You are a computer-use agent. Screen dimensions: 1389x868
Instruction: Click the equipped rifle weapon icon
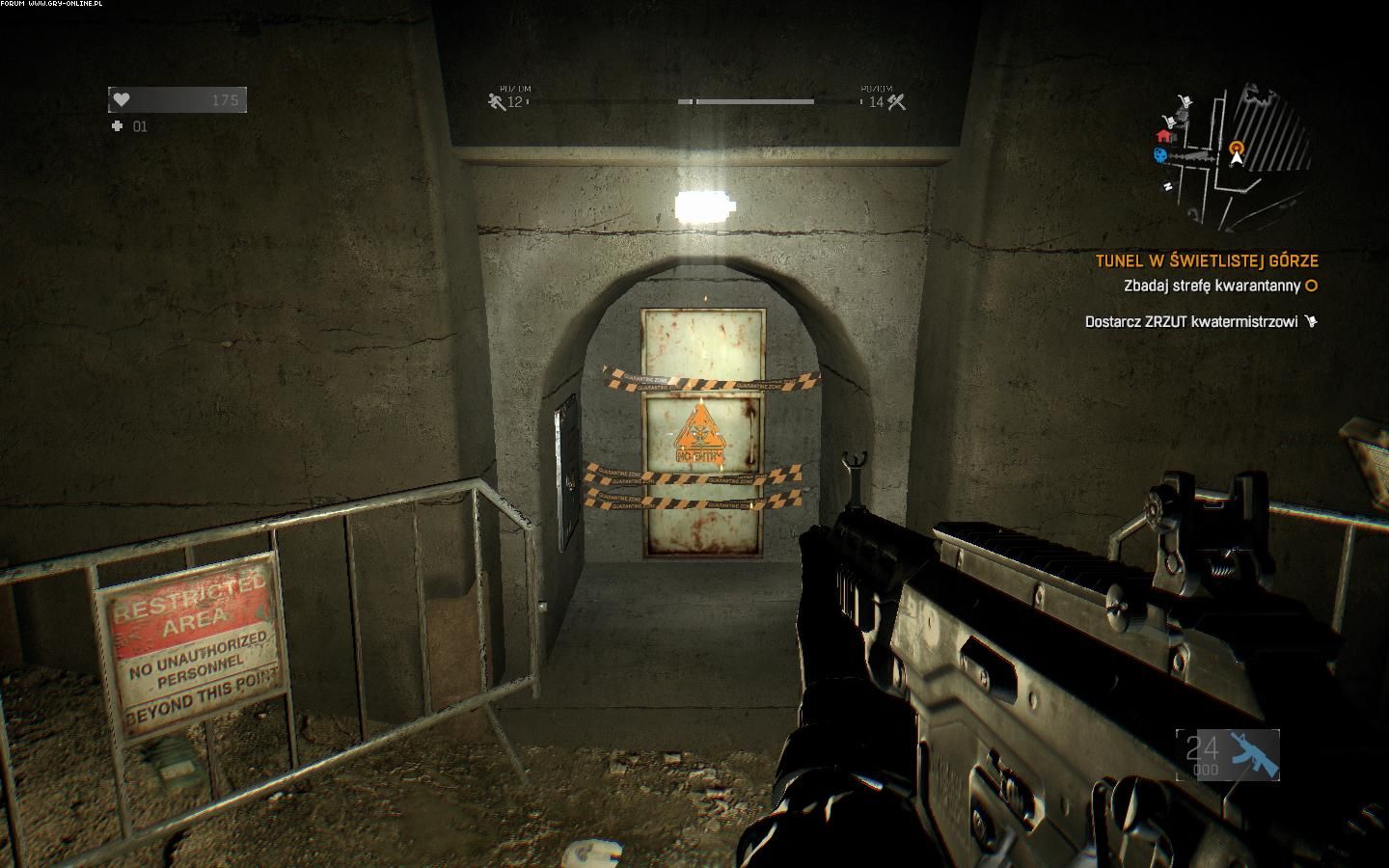(1252, 754)
